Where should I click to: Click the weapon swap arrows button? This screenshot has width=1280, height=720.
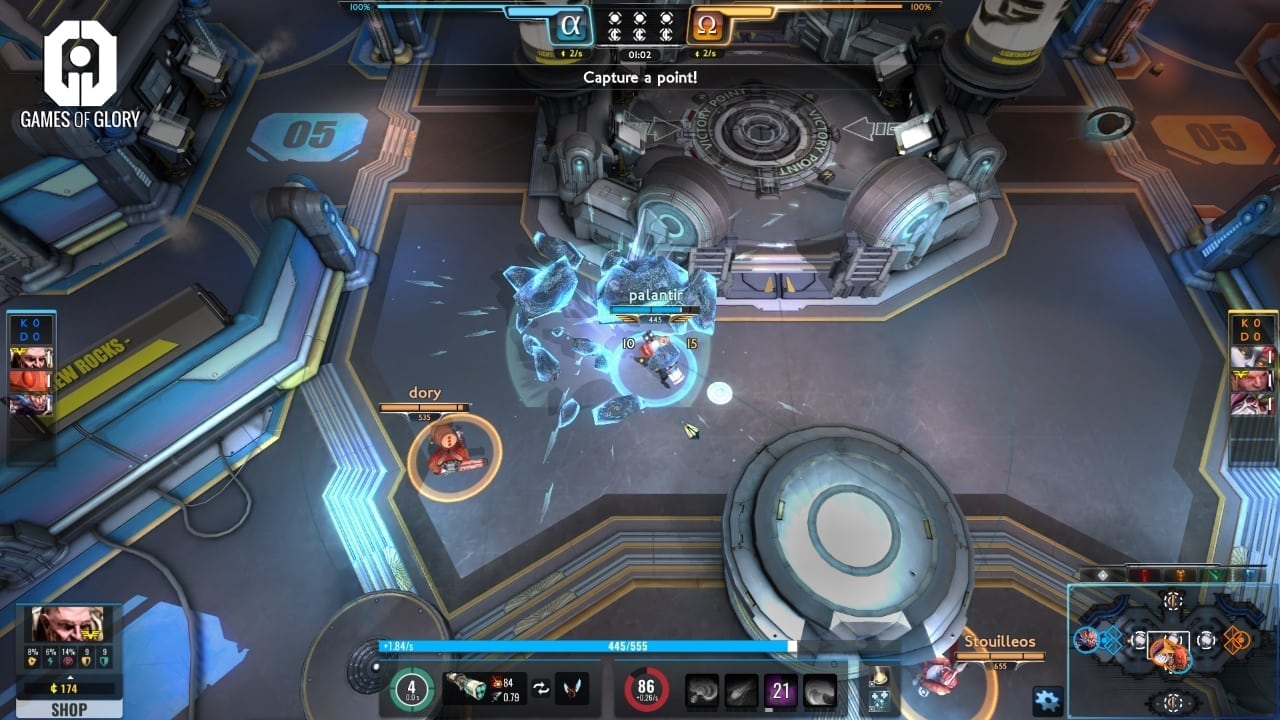coord(539,688)
